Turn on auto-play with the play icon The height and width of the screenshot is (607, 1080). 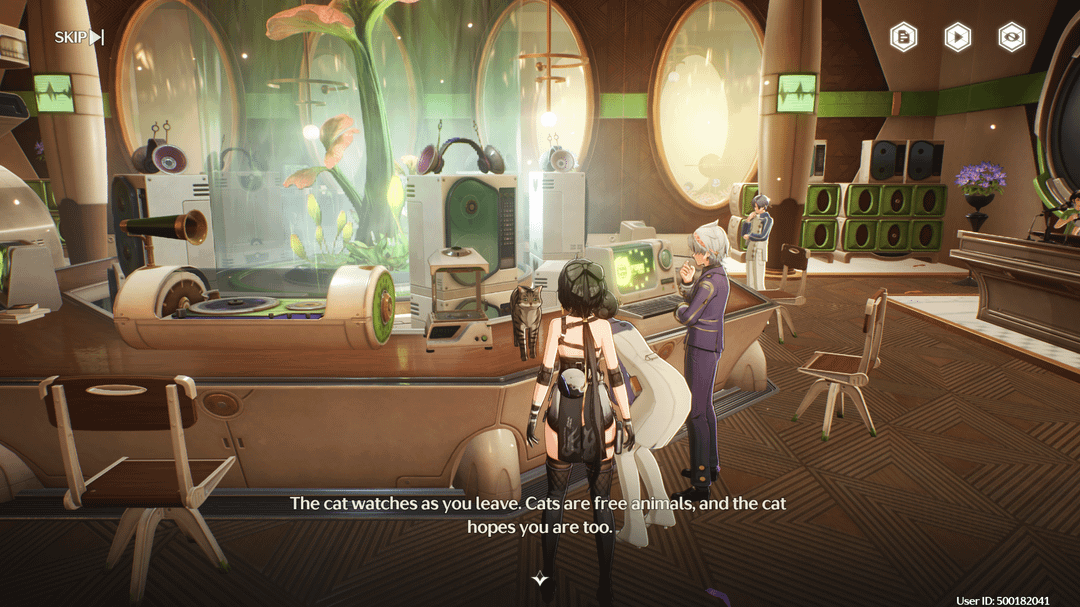(958, 38)
